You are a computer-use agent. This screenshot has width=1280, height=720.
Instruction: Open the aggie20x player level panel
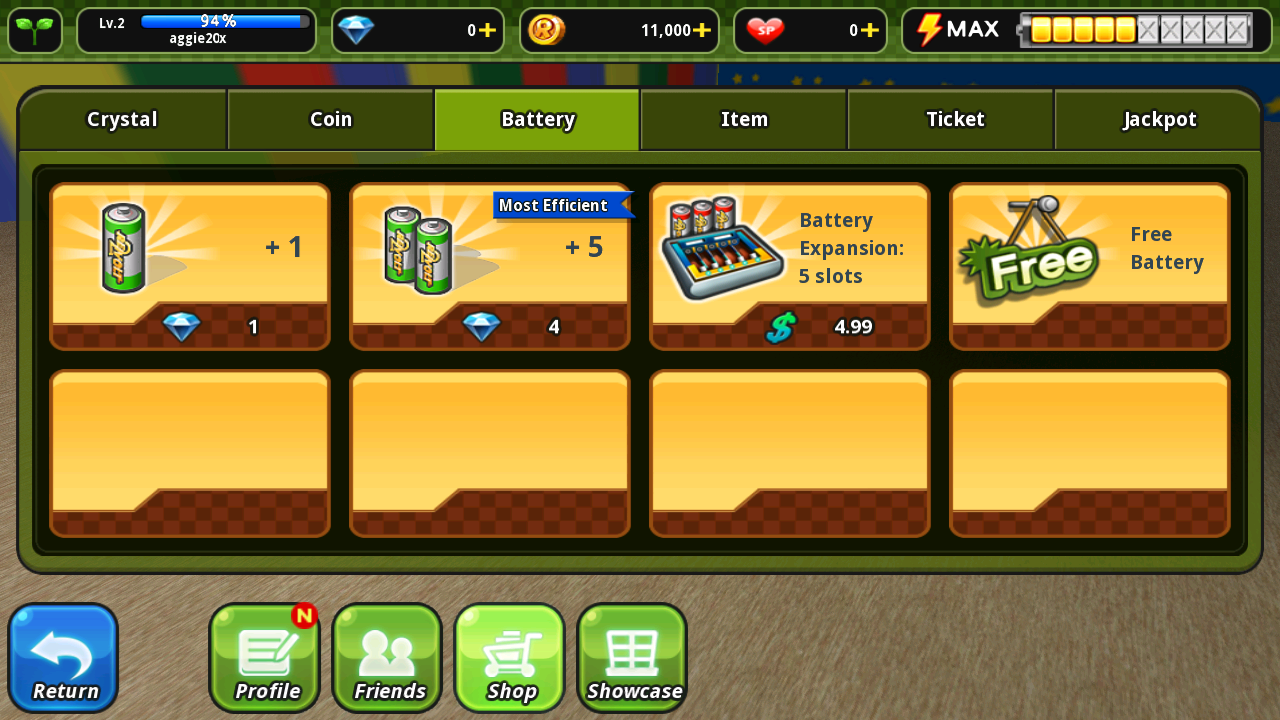coord(196,30)
